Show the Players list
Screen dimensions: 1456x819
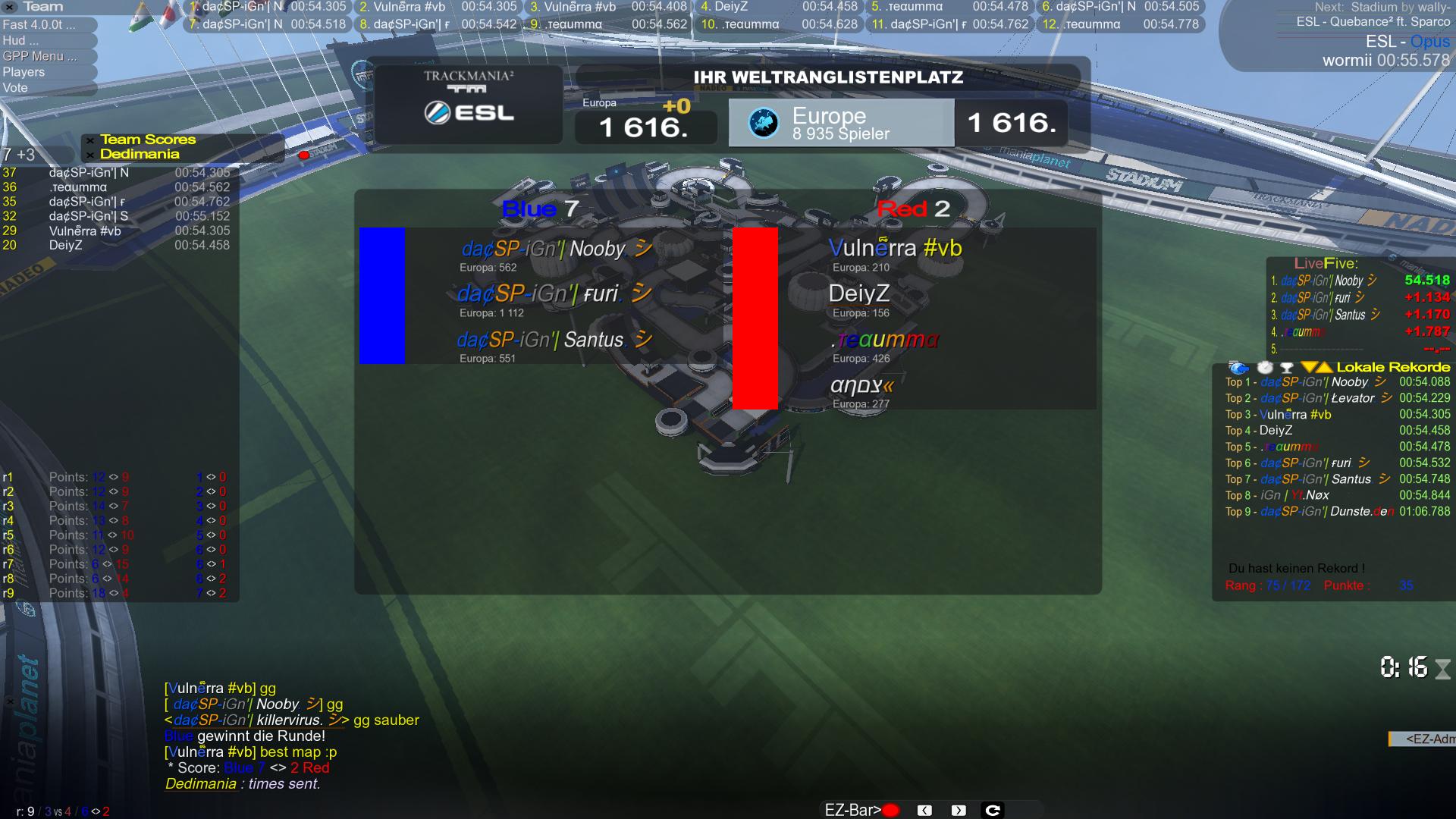pyautogui.click(x=24, y=72)
